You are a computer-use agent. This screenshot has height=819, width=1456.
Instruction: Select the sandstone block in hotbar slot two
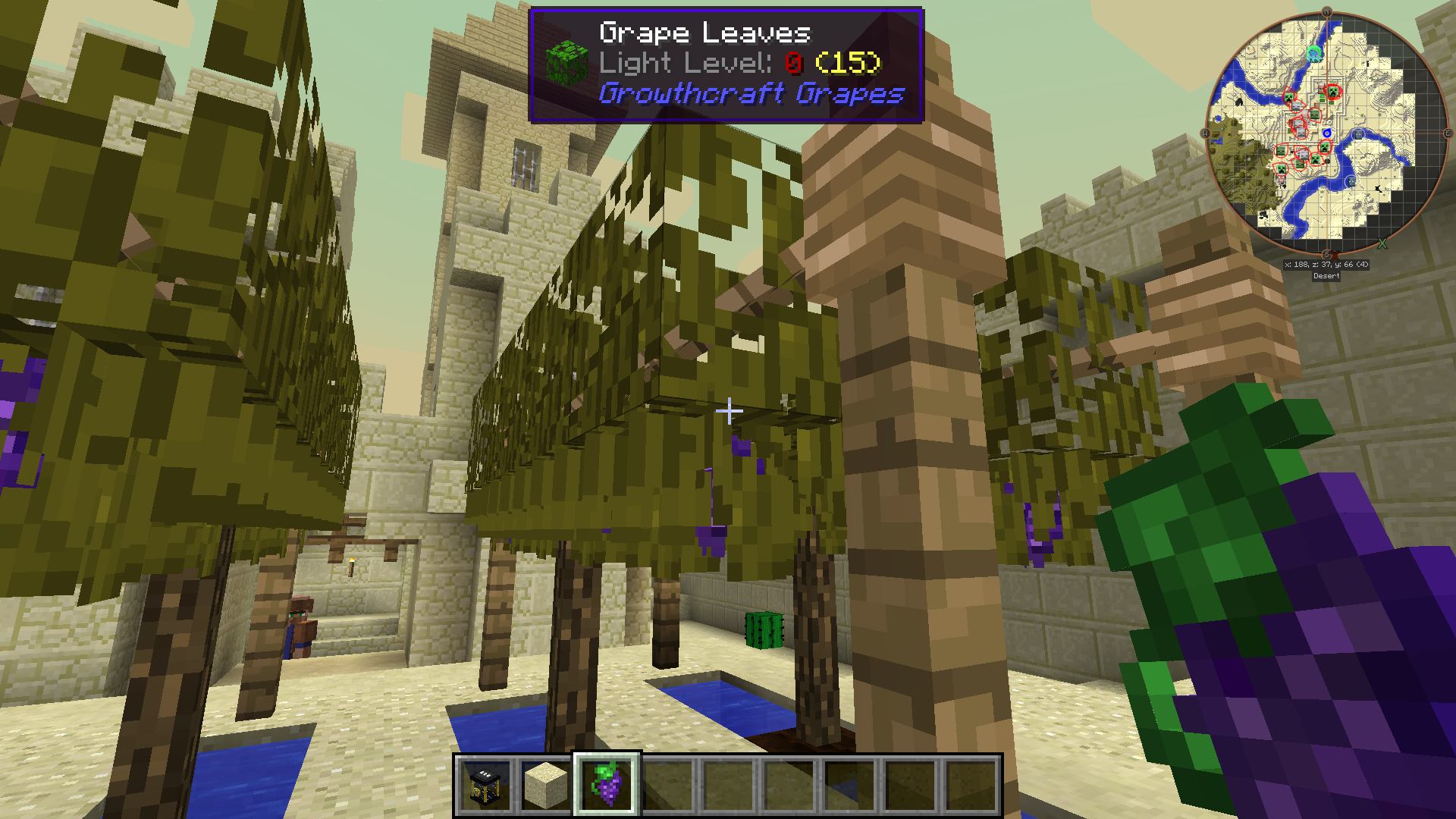tap(548, 785)
